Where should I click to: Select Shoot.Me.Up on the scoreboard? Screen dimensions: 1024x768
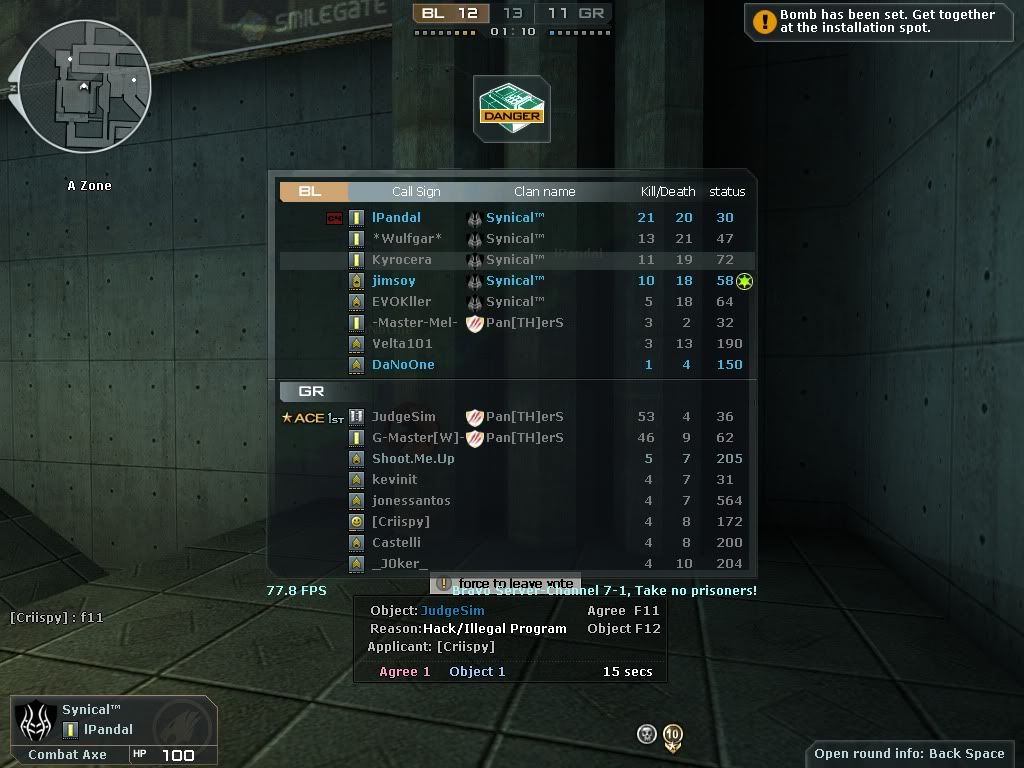tap(413, 459)
